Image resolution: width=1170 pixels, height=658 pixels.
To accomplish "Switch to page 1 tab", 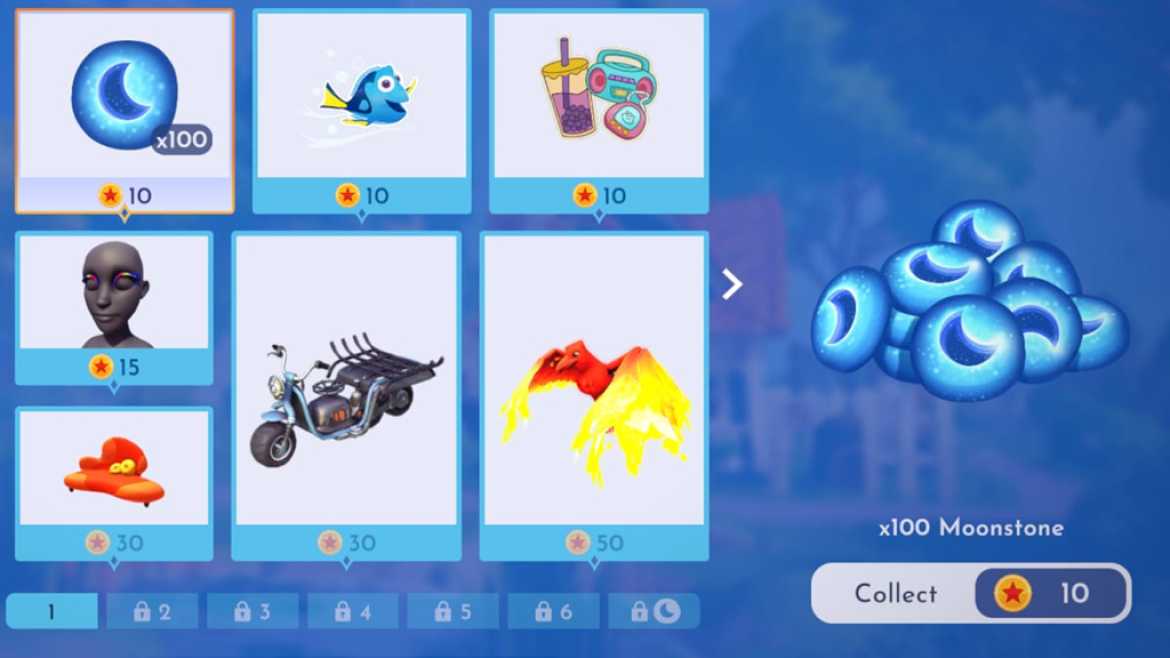I will coord(52,611).
